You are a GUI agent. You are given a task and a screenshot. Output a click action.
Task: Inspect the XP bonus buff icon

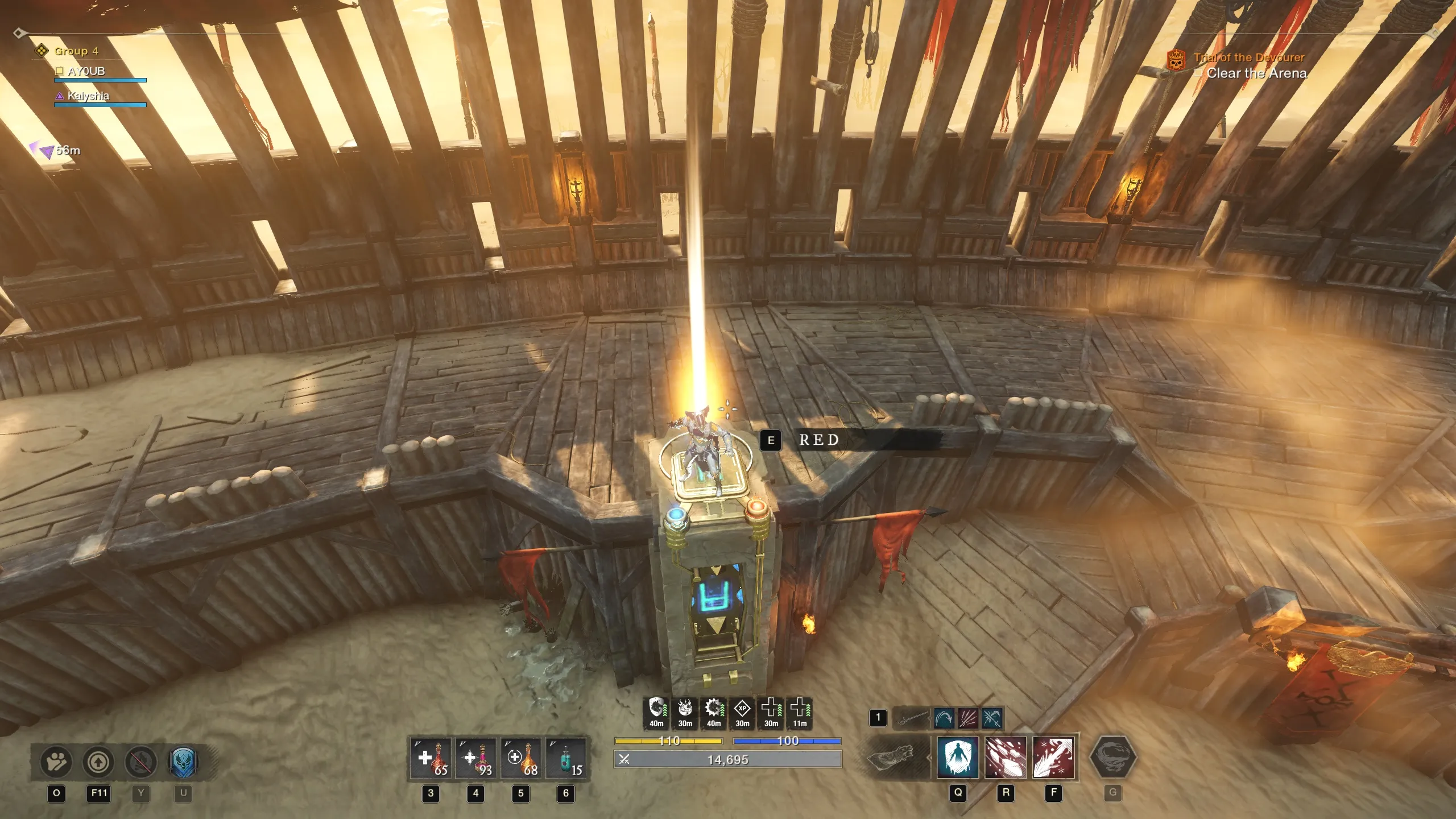tap(742, 709)
